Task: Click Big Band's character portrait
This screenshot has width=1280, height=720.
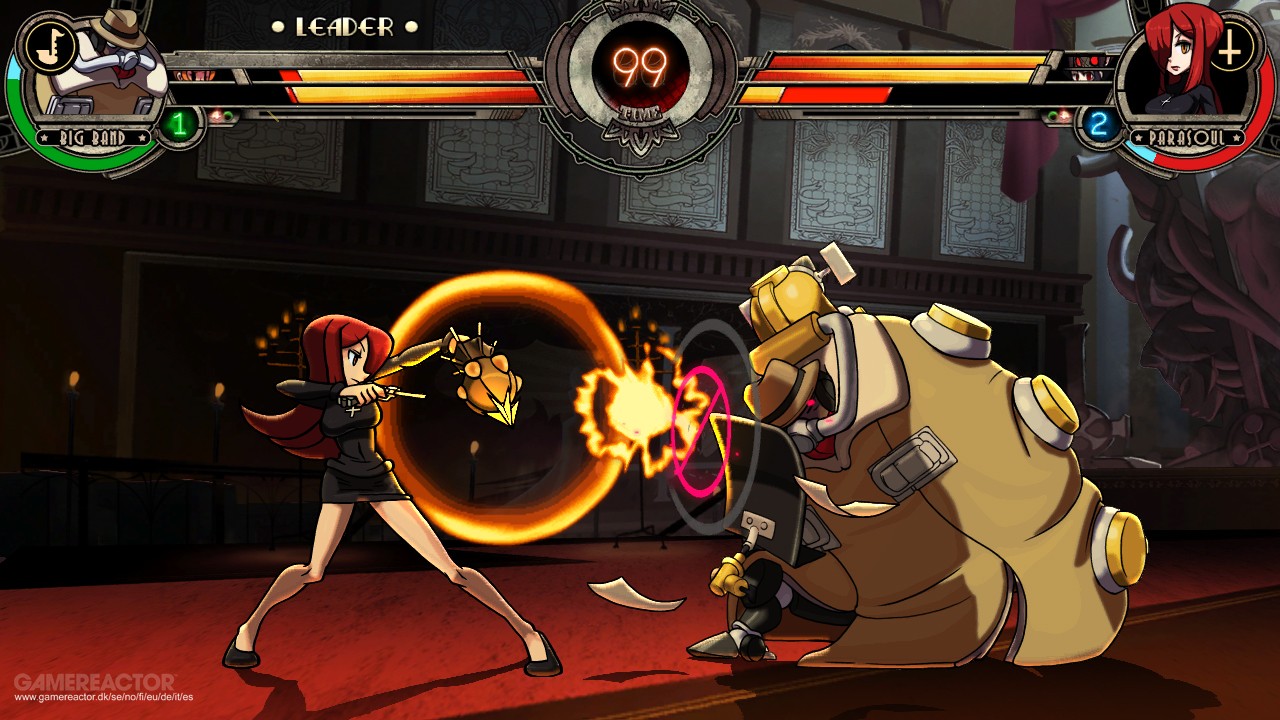Action: 105,75
